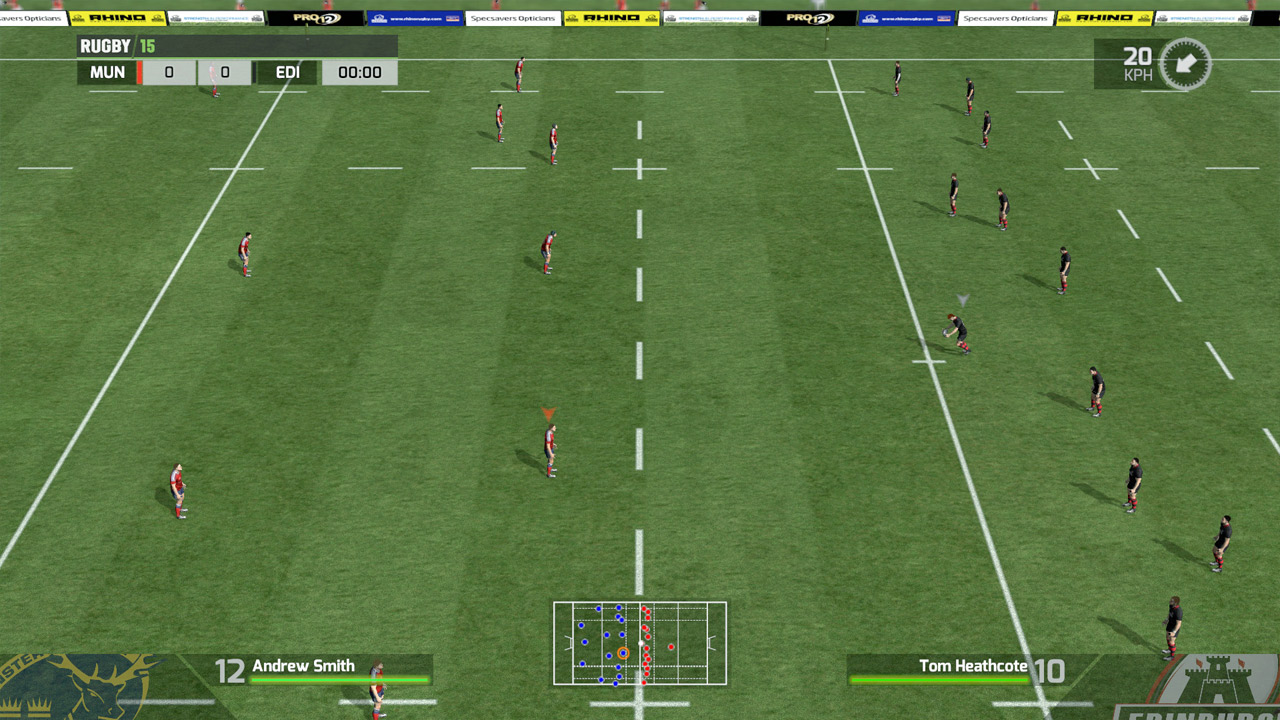Viewport: 1280px width, 720px height.
Task: Select the match timer showing 00:00
Action: click(x=358, y=72)
